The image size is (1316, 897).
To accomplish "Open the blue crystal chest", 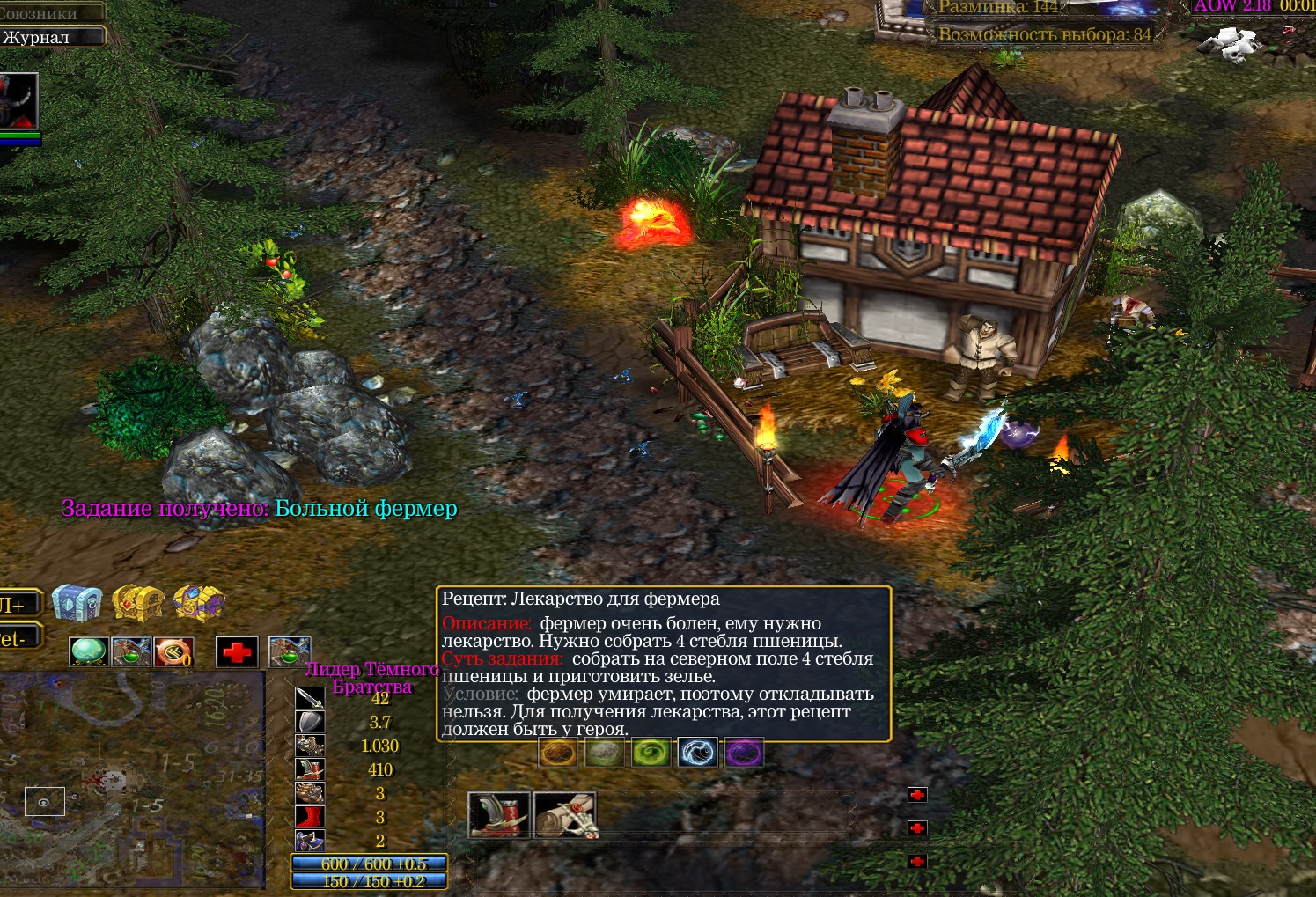I will click(77, 603).
